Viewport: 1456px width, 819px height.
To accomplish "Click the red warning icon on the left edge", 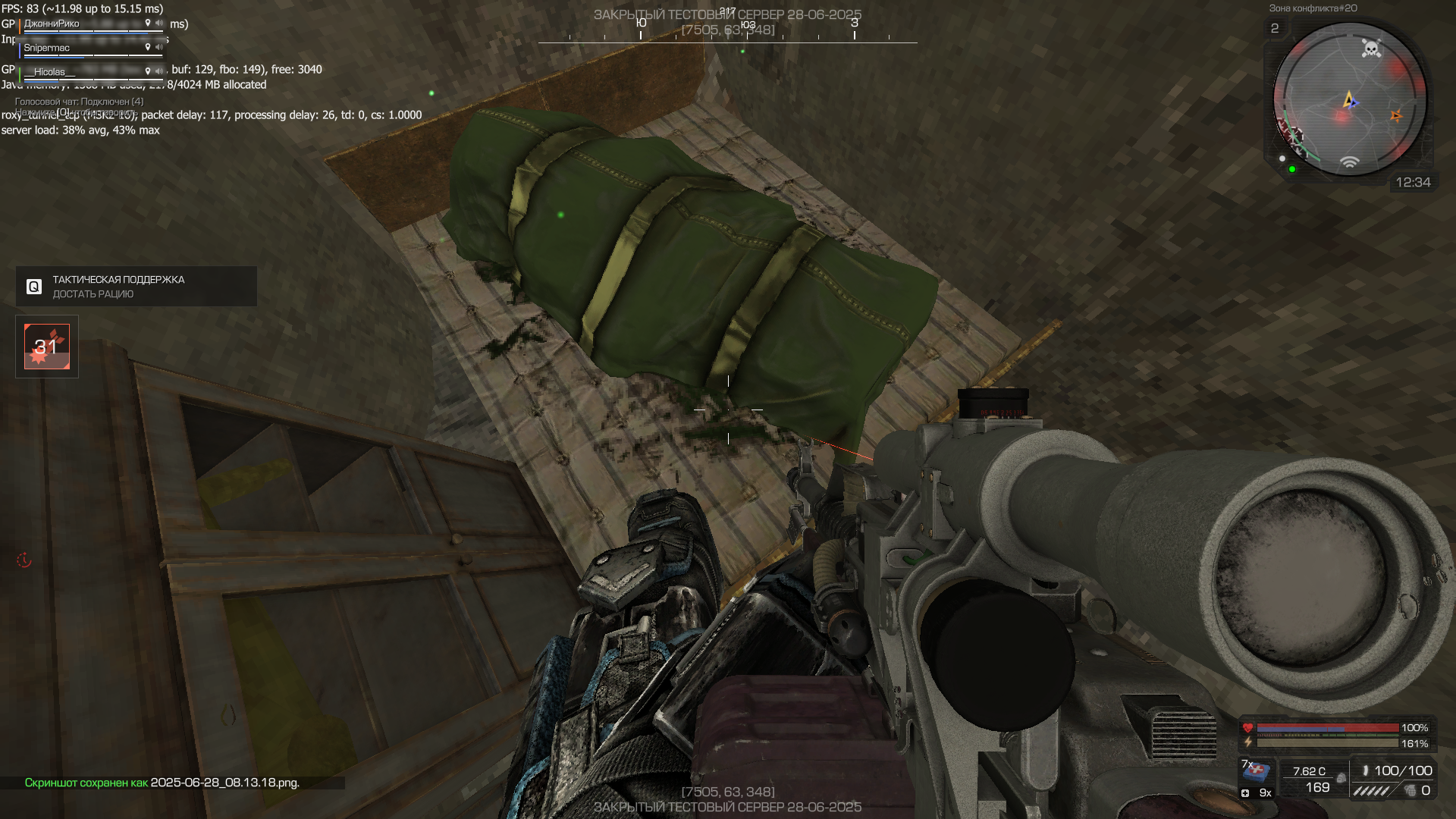I will click(x=24, y=560).
